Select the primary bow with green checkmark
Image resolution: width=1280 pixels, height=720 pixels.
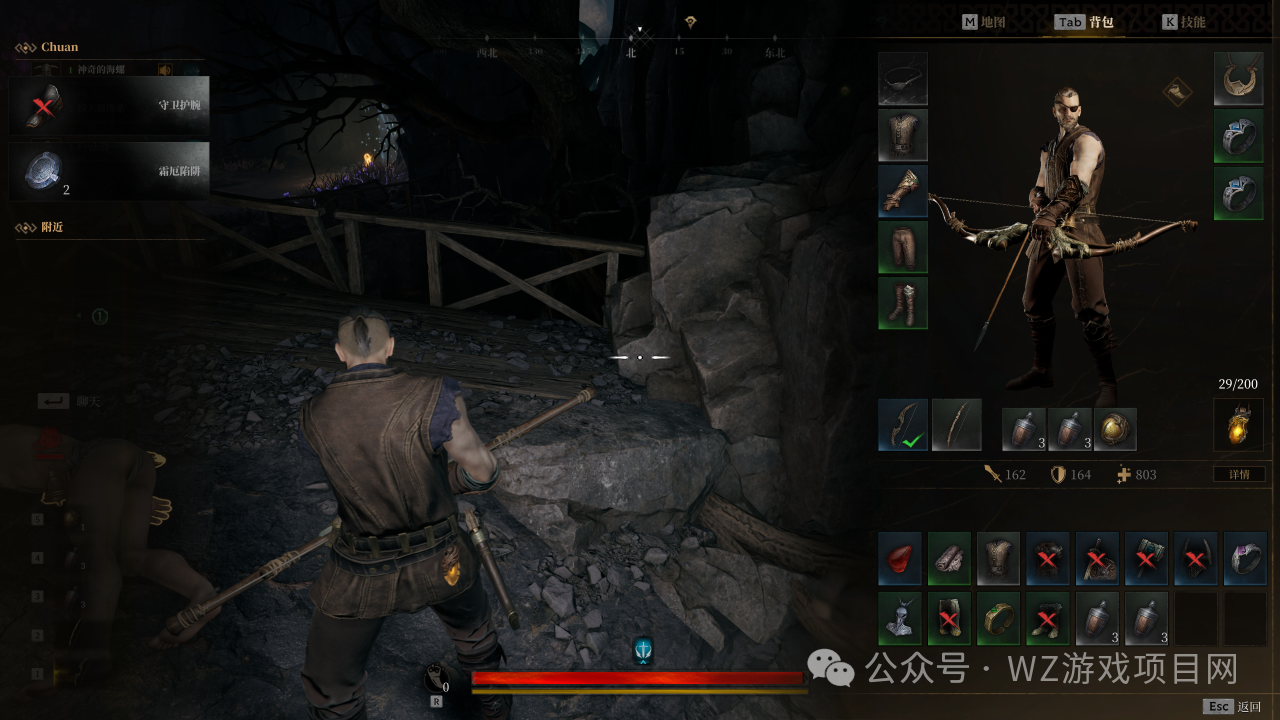click(903, 425)
